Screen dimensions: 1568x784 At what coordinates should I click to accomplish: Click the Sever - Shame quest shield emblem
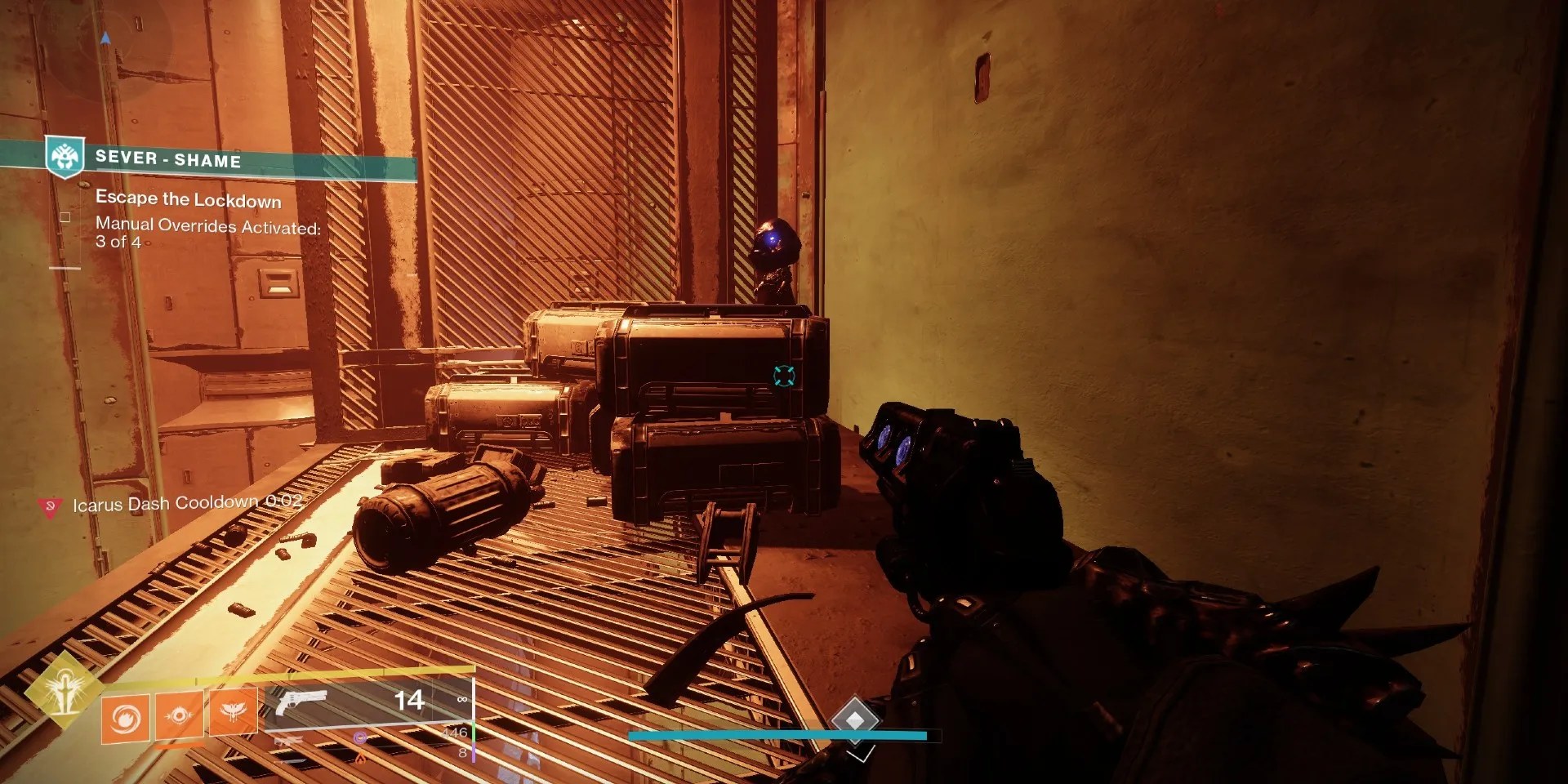[65, 158]
